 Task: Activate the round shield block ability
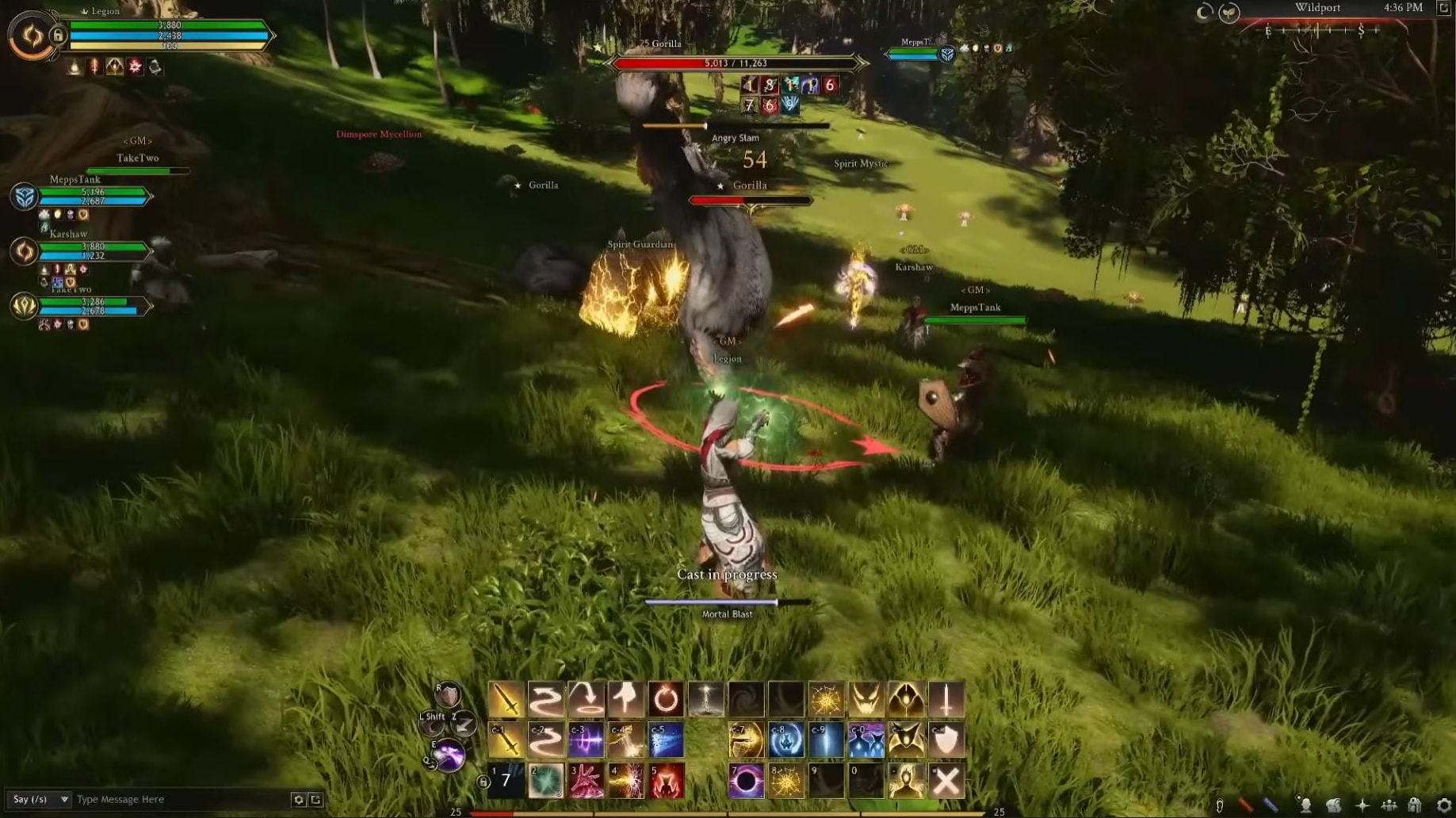click(x=448, y=695)
